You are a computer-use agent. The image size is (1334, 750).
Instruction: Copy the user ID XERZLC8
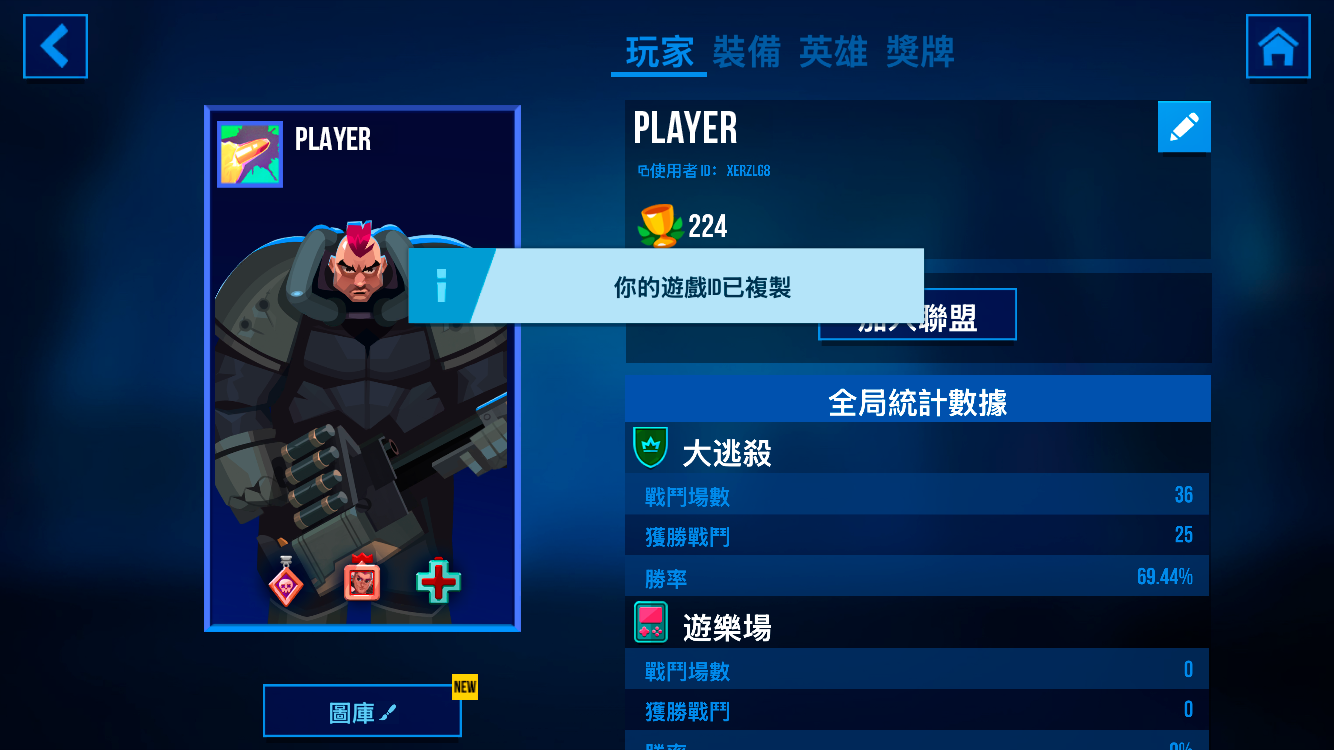704,171
